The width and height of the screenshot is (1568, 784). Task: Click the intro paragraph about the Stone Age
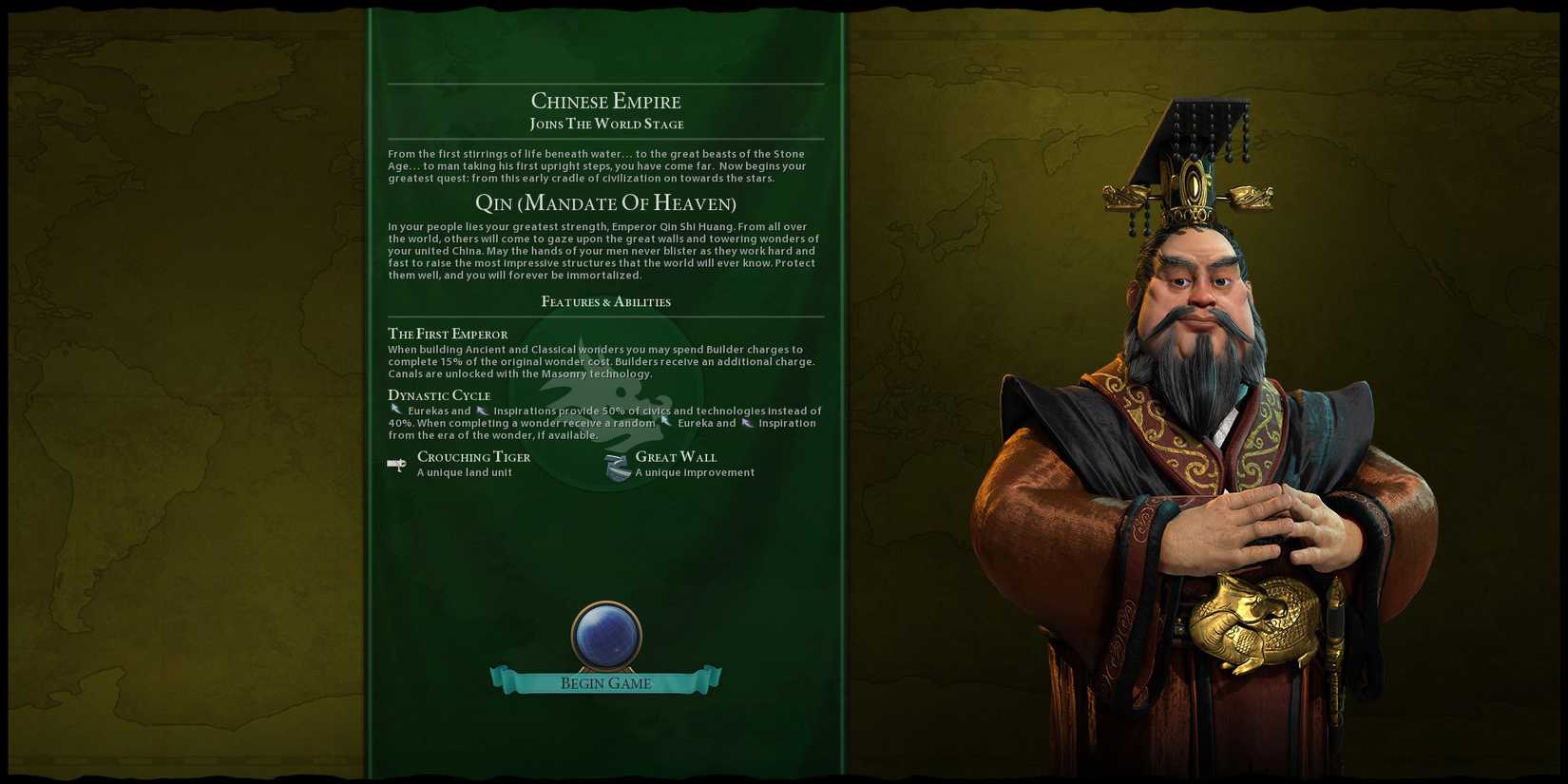(x=605, y=165)
